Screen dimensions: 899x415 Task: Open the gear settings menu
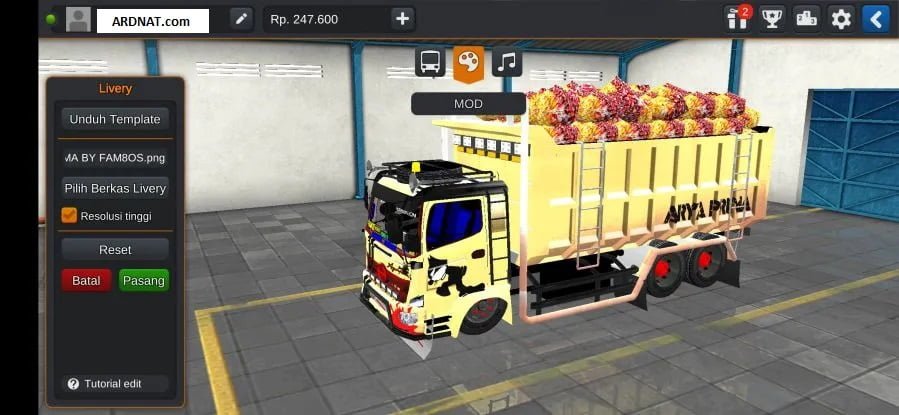point(841,18)
